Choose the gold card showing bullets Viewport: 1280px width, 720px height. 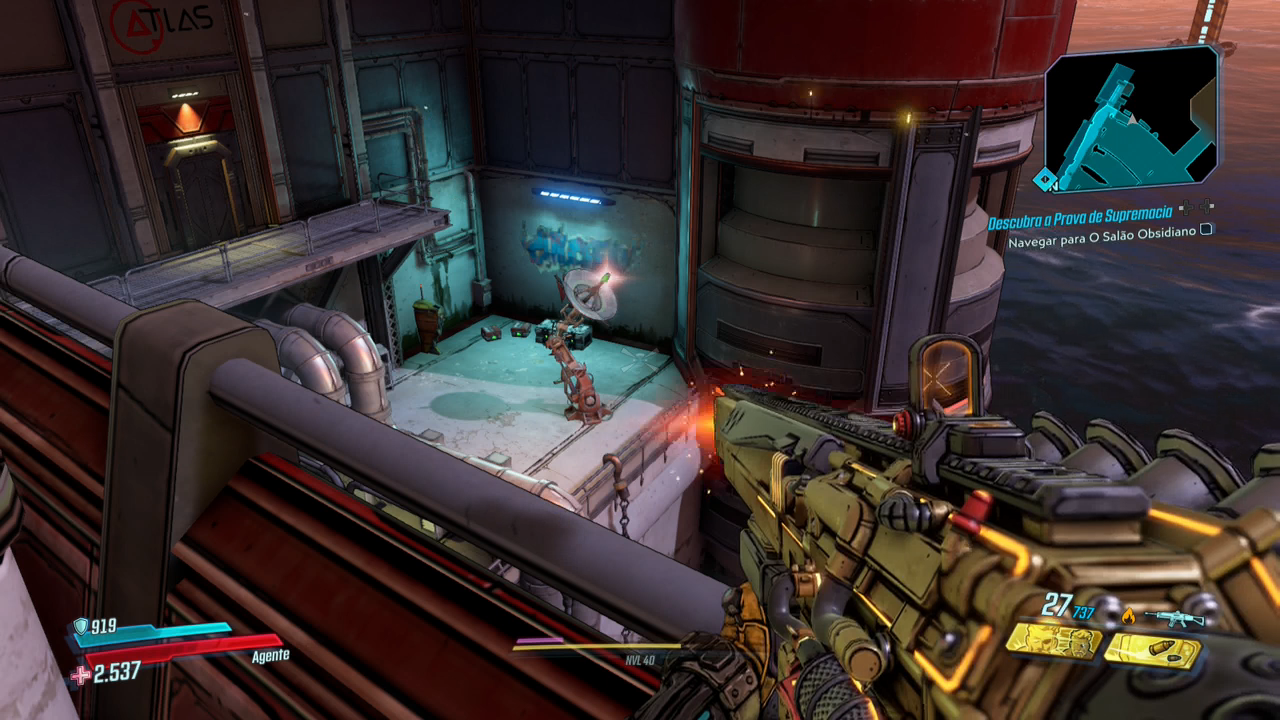(x=1152, y=651)
